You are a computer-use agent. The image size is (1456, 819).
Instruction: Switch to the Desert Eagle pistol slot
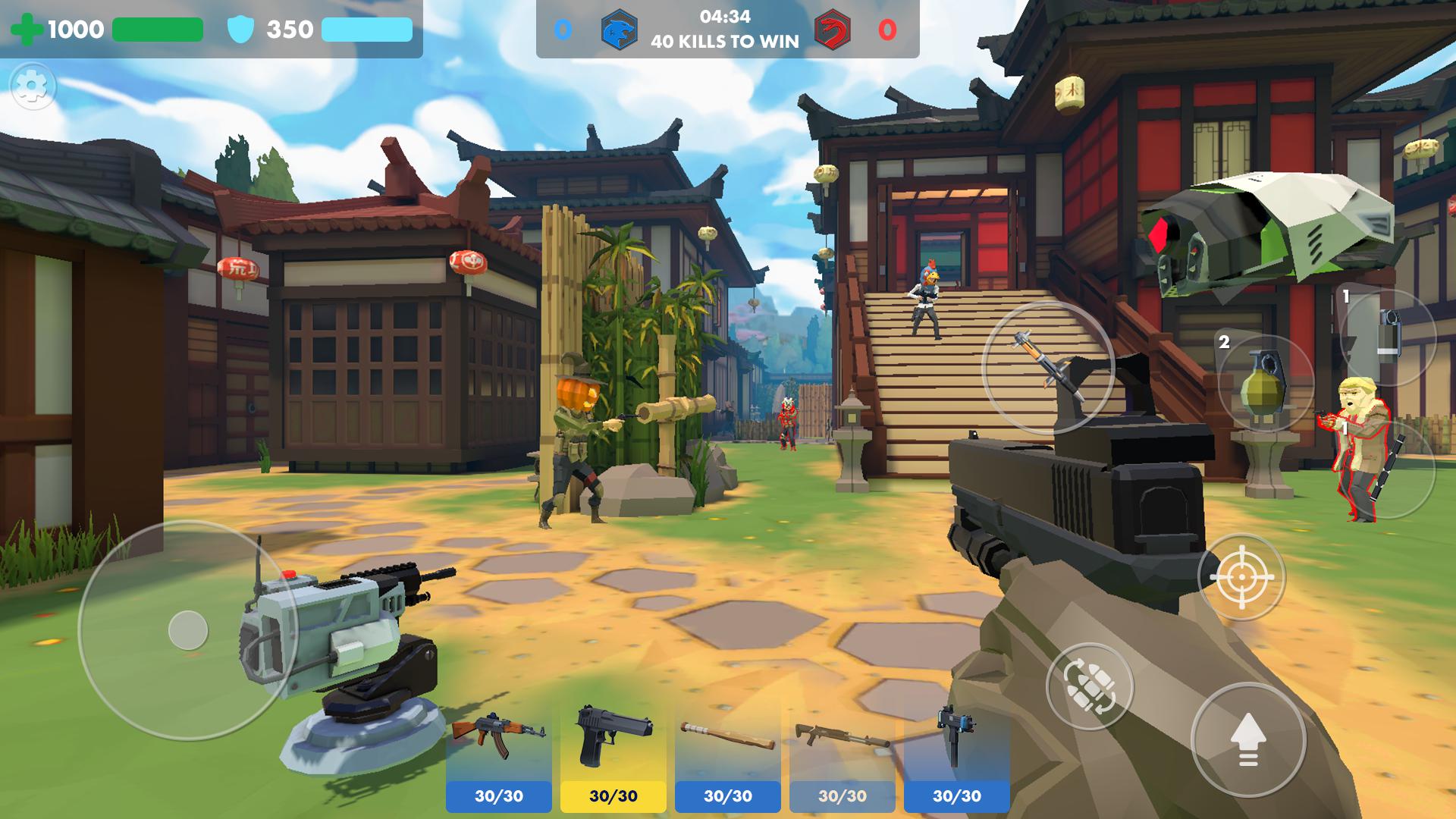(x=613, y=755)
